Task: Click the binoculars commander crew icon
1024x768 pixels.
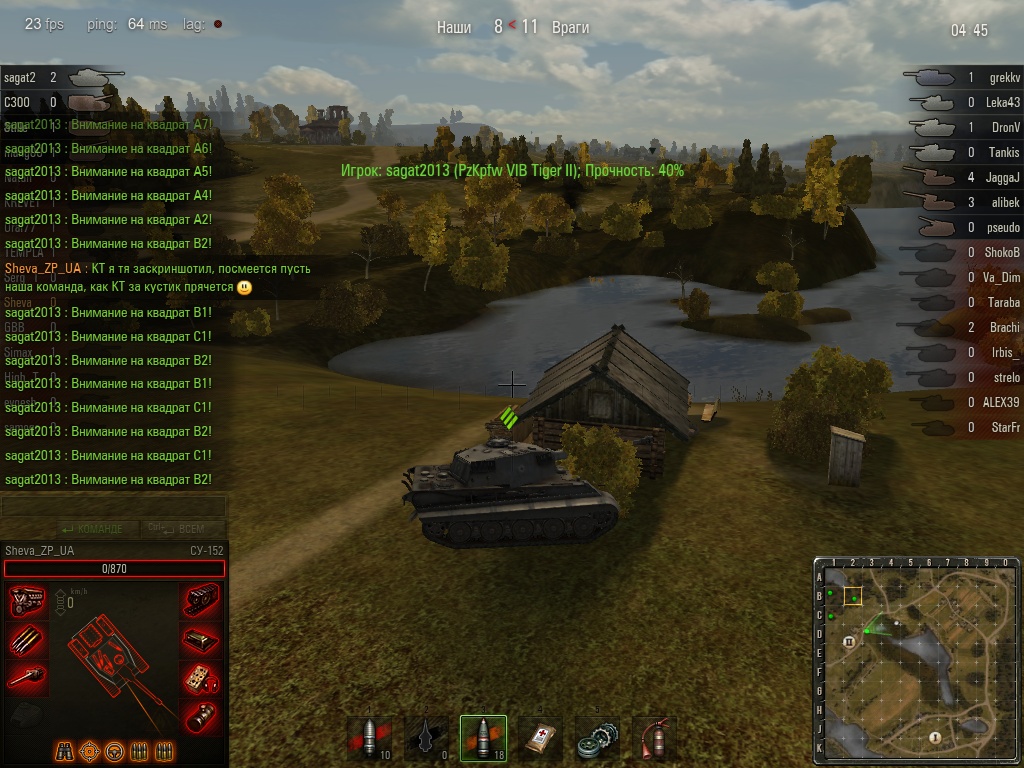Action: (64, 750)
